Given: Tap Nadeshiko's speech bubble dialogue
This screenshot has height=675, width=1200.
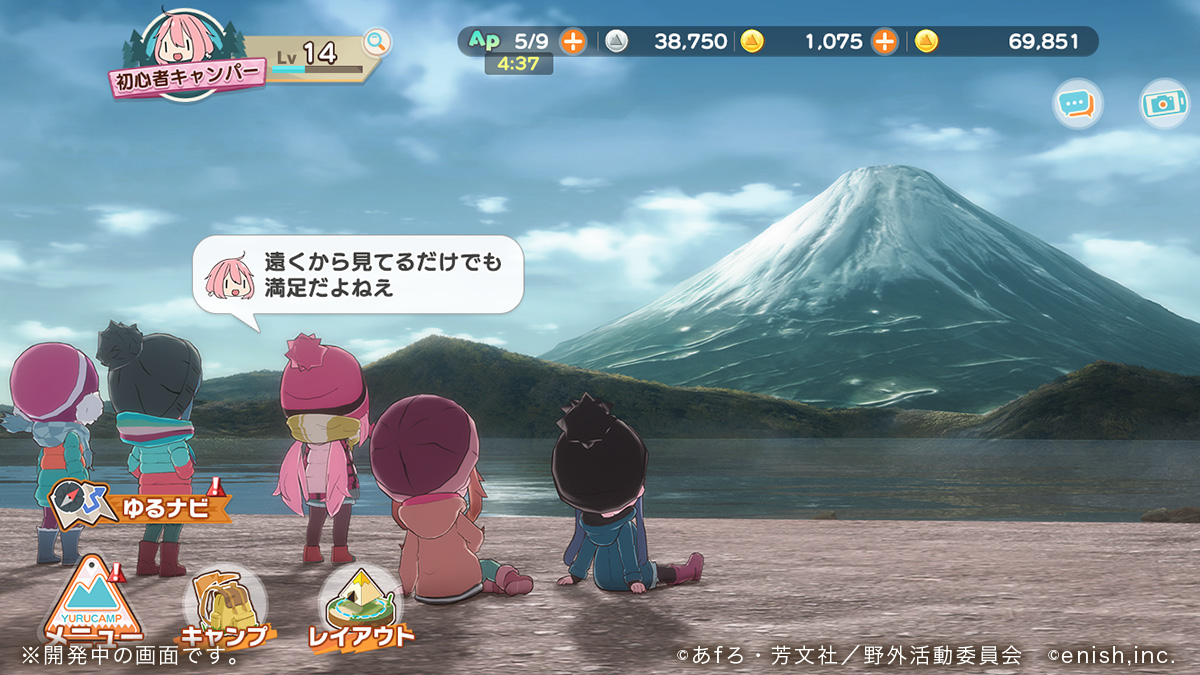Looking at the screenshot, I should coord(358,275).
